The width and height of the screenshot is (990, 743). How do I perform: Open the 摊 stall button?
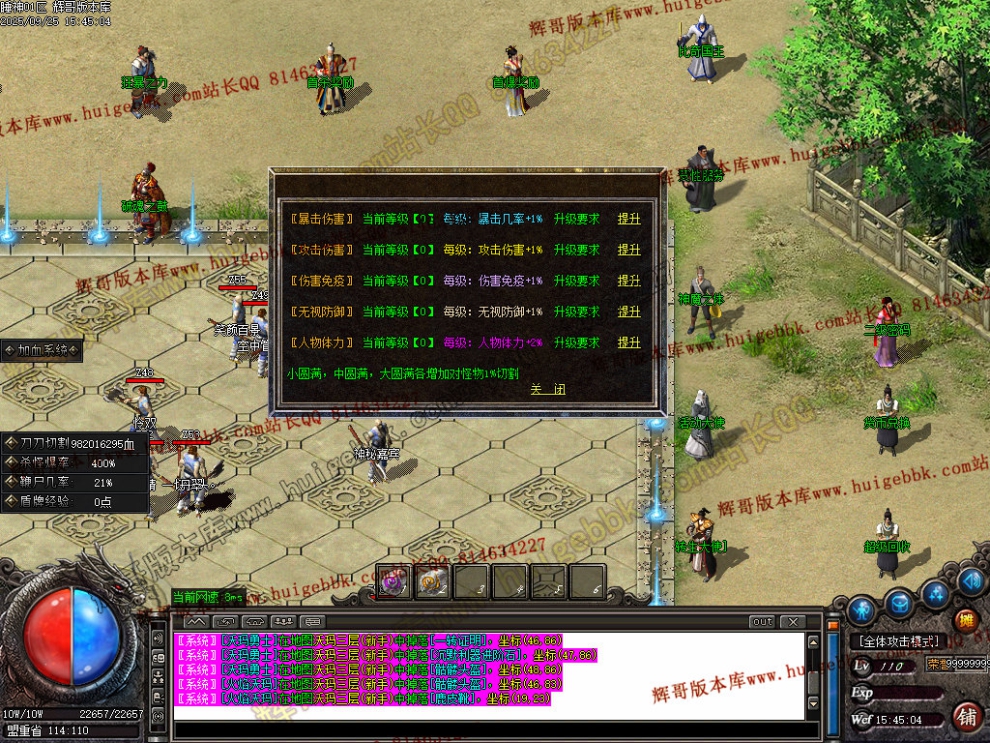click(965, 620)
